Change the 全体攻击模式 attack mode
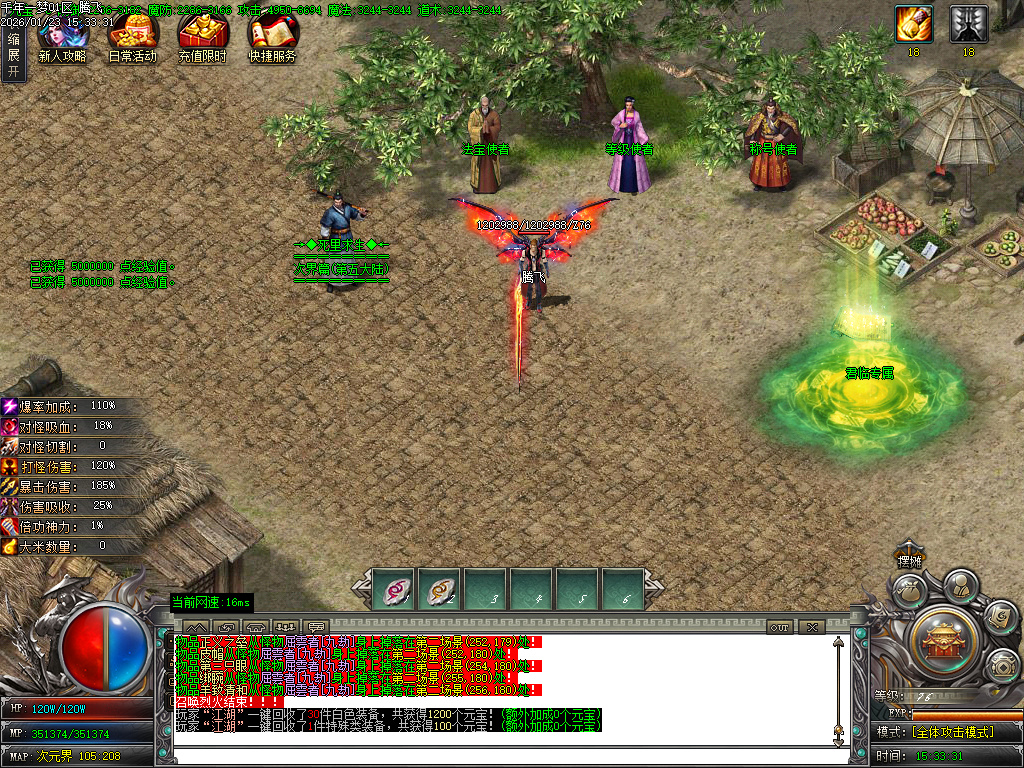This screenshot has width=1024, height=768. [948, 732]
